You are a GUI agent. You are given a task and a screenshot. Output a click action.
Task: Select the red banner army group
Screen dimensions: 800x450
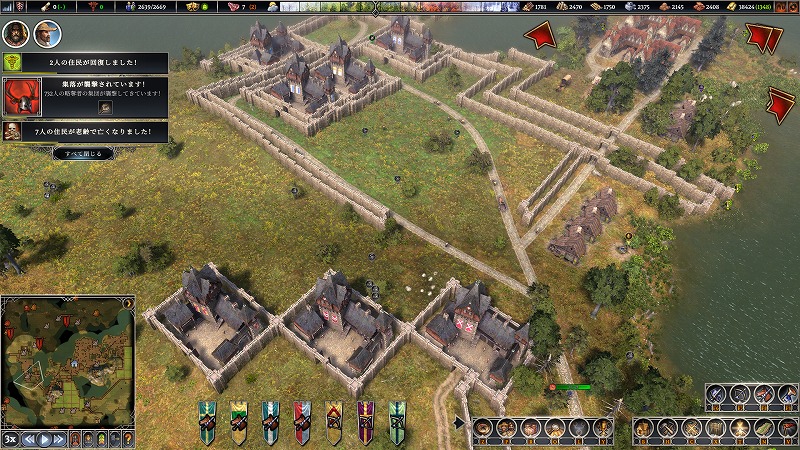tap(302, 421)
